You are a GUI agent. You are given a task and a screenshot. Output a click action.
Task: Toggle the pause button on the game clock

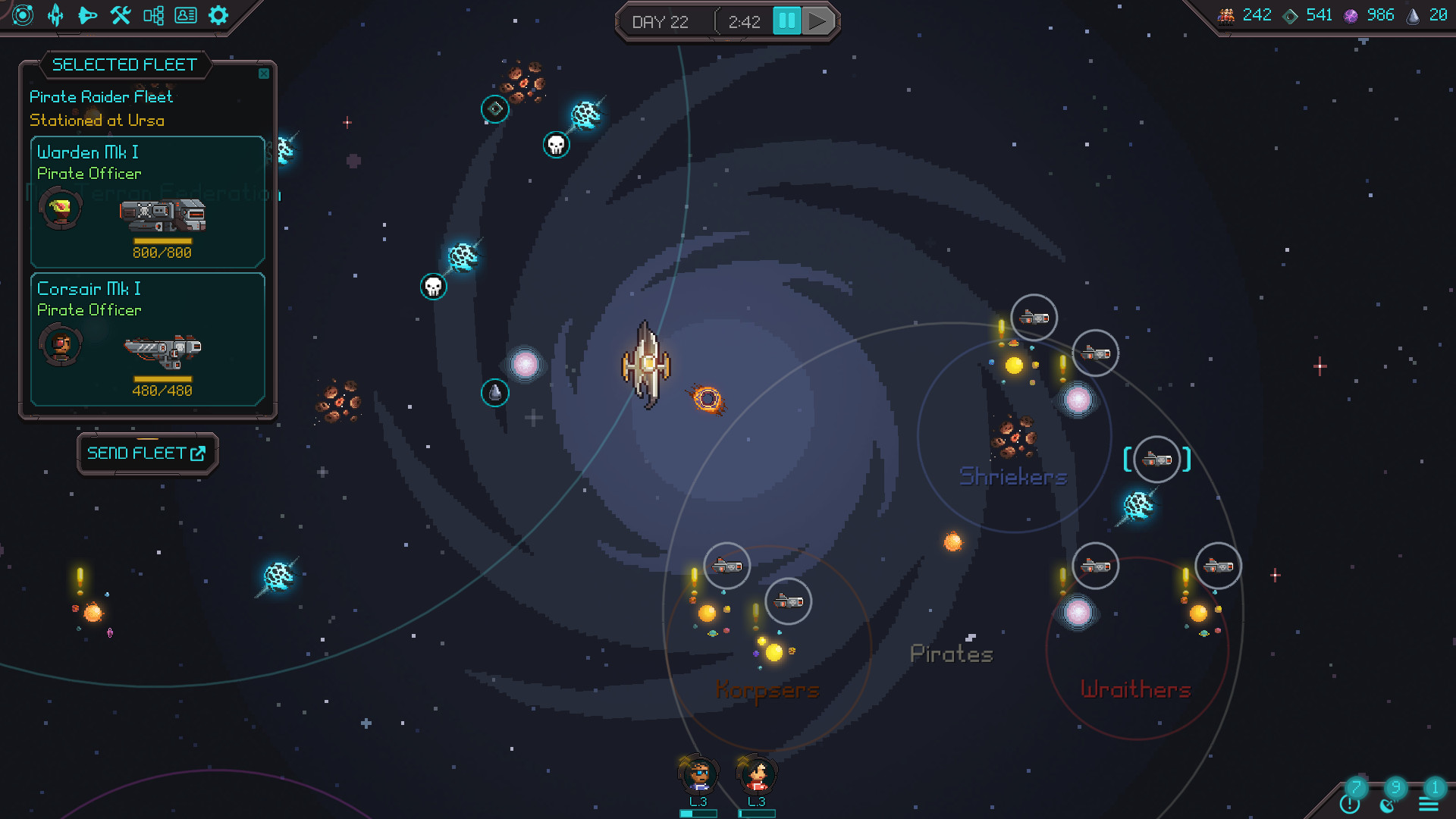[787, 21]
